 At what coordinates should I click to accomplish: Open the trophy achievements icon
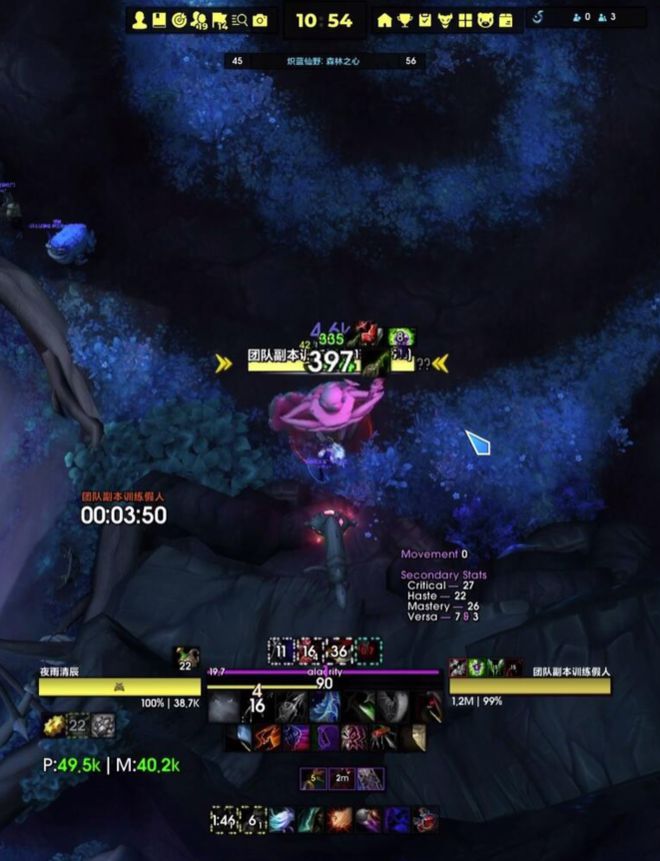click(x=404, y=20)
